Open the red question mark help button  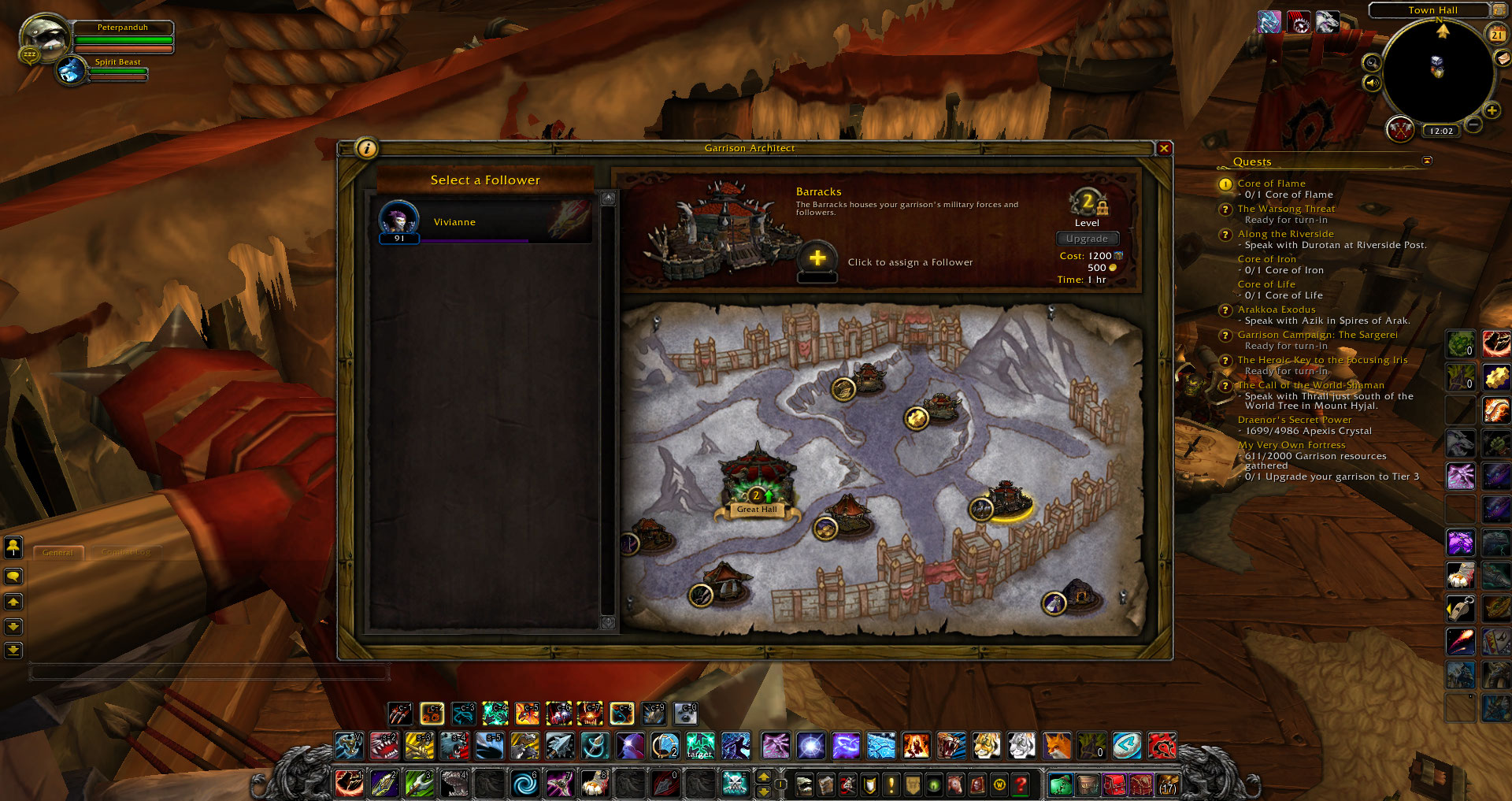1021,784
